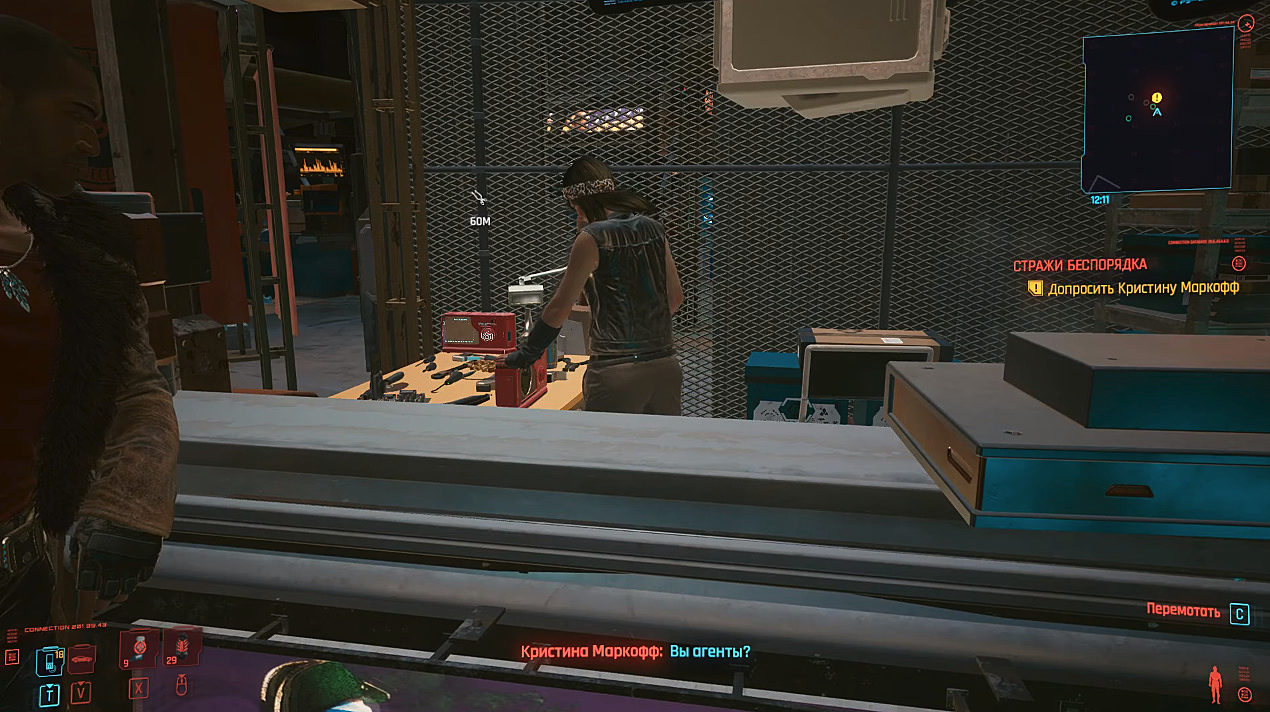Click the yellow quest marker on minimap
Screen dimensions: 1270x712
pos(1157,98)
